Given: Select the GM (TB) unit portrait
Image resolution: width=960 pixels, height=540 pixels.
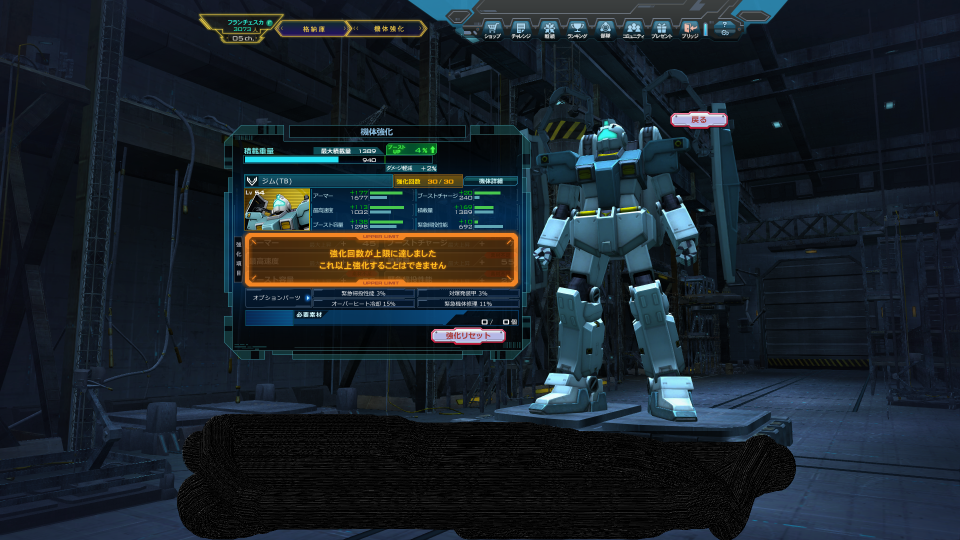Looking at the screenshot, I should pyautogui.click(x=277, y=209).
